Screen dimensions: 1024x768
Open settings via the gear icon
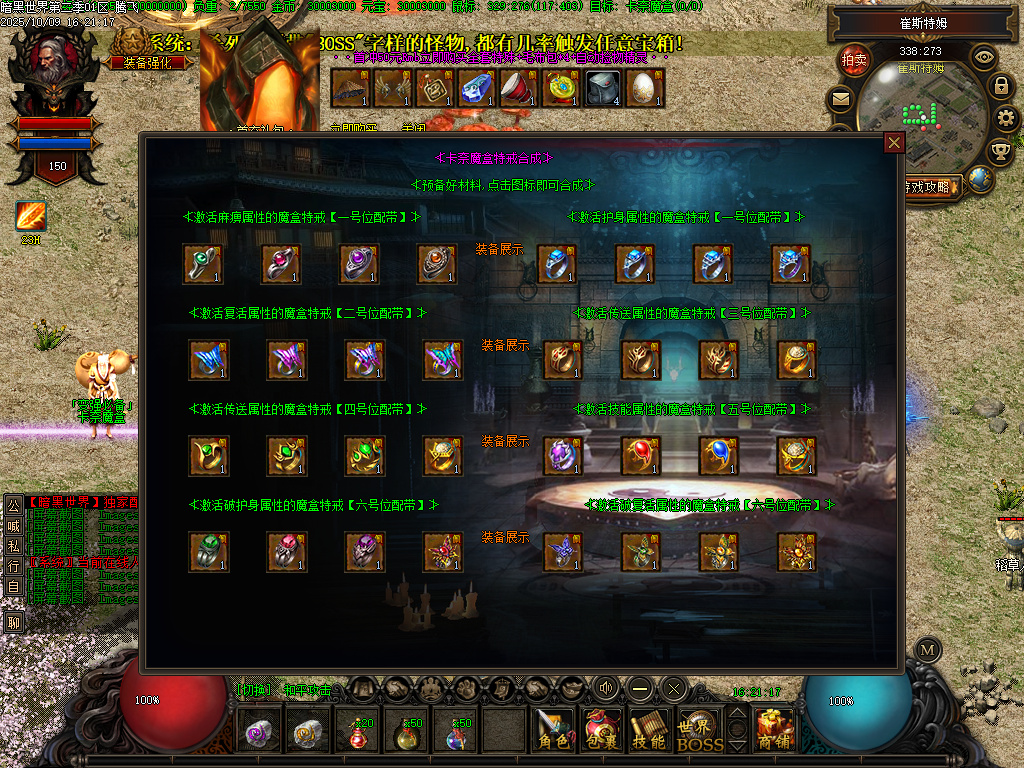pyautogui.click(x=1006, y=119)
